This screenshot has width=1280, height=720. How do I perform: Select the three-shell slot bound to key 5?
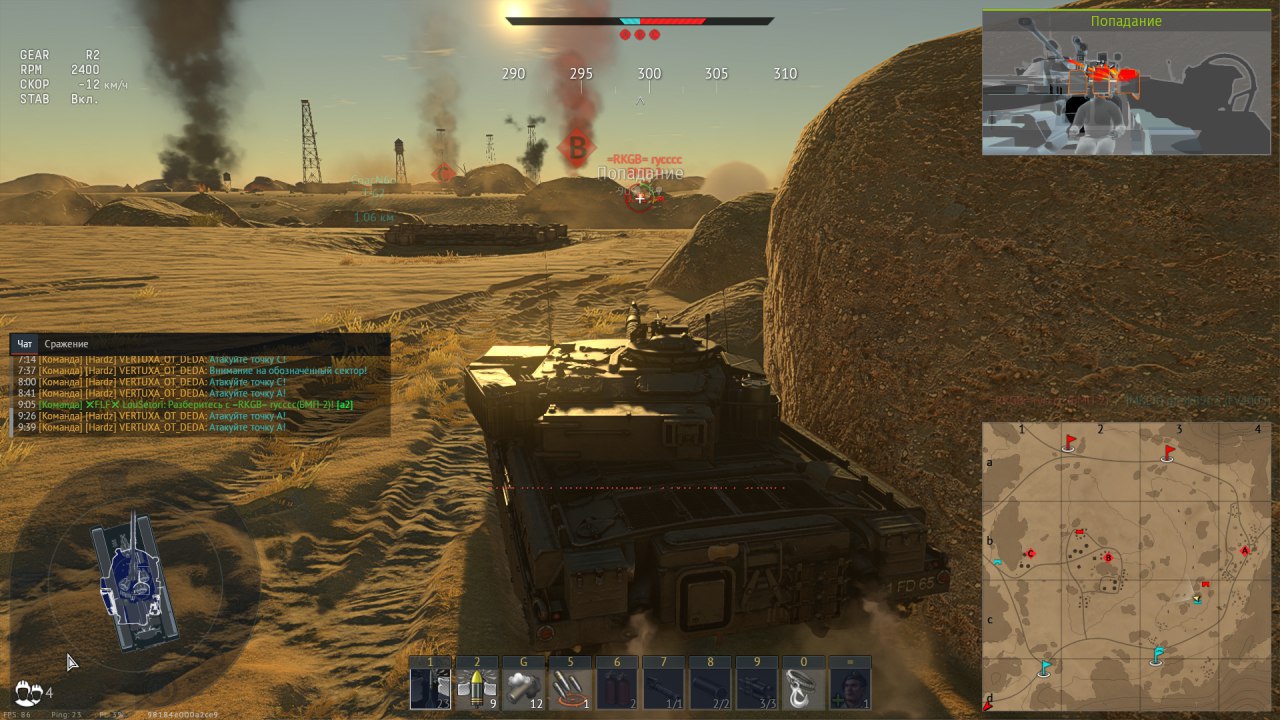click(x=569, y=688)
